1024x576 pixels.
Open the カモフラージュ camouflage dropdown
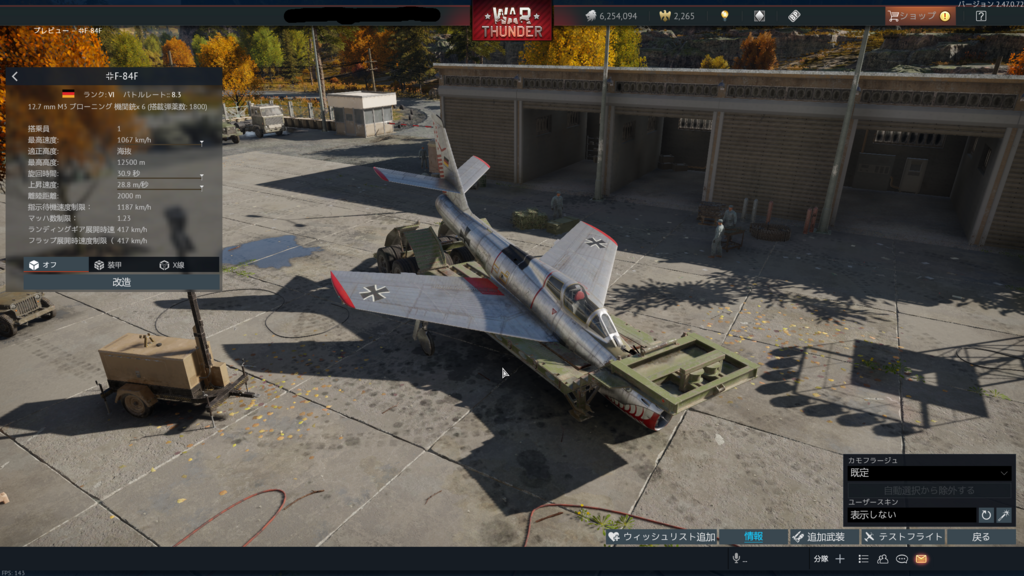pos(929,473)
